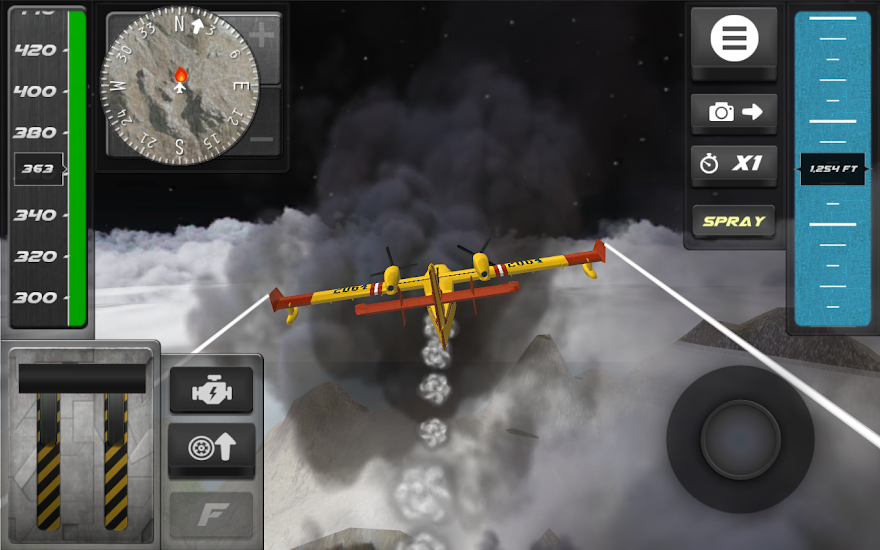
Task: Click the round flight joystick
Action: tap(740, 438)
